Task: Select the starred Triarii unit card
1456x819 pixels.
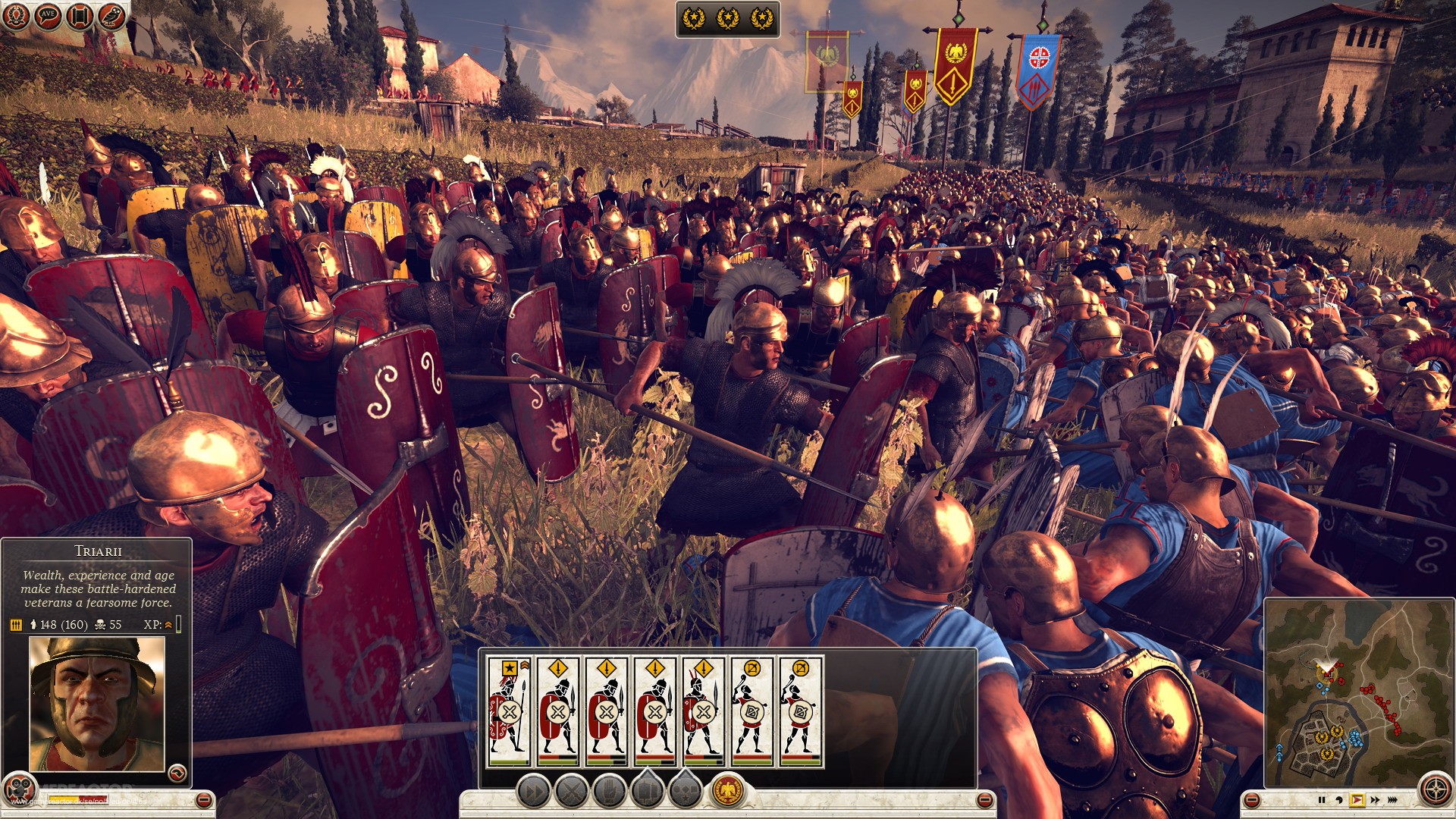Action: 510,709
